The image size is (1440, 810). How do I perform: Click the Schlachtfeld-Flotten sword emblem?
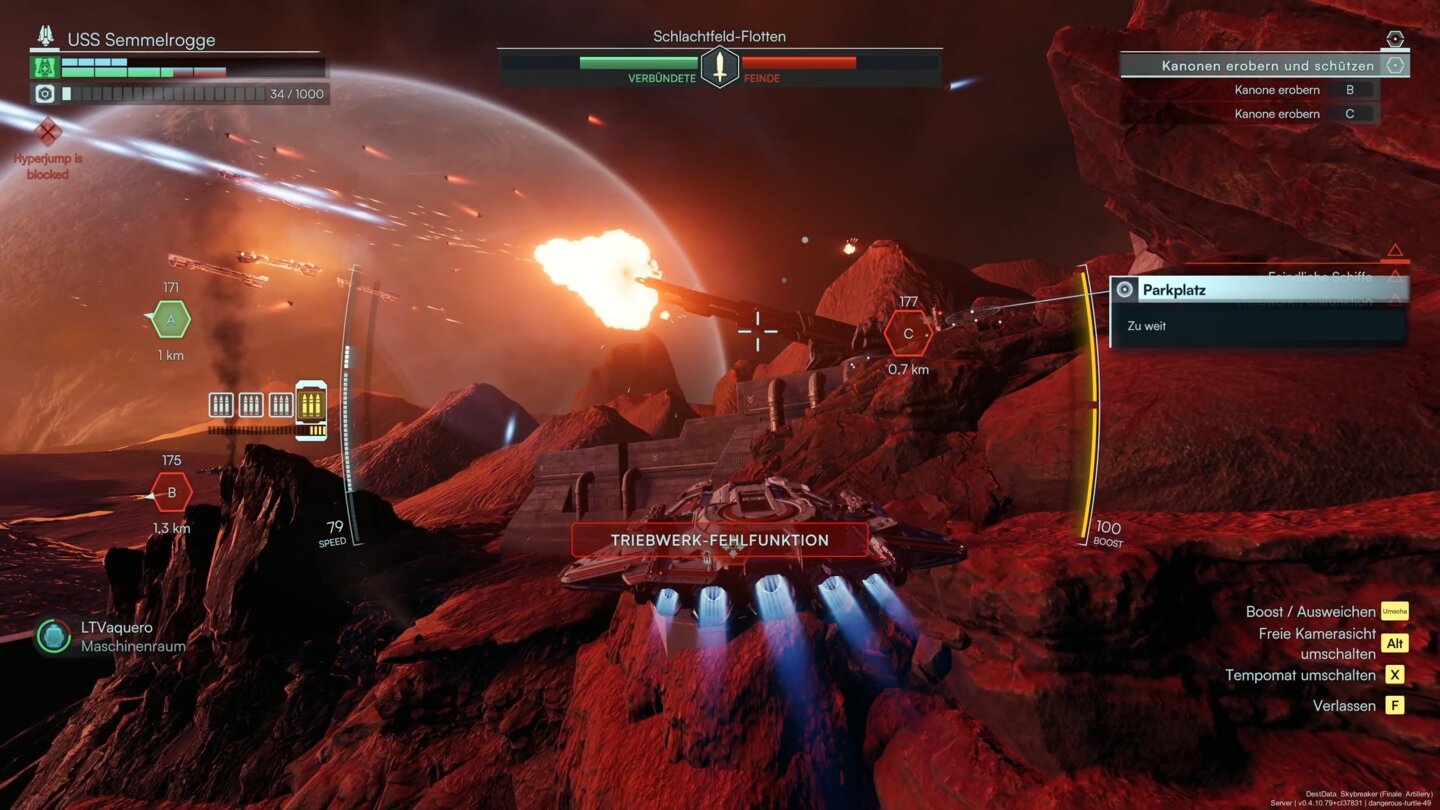[719, 67]
